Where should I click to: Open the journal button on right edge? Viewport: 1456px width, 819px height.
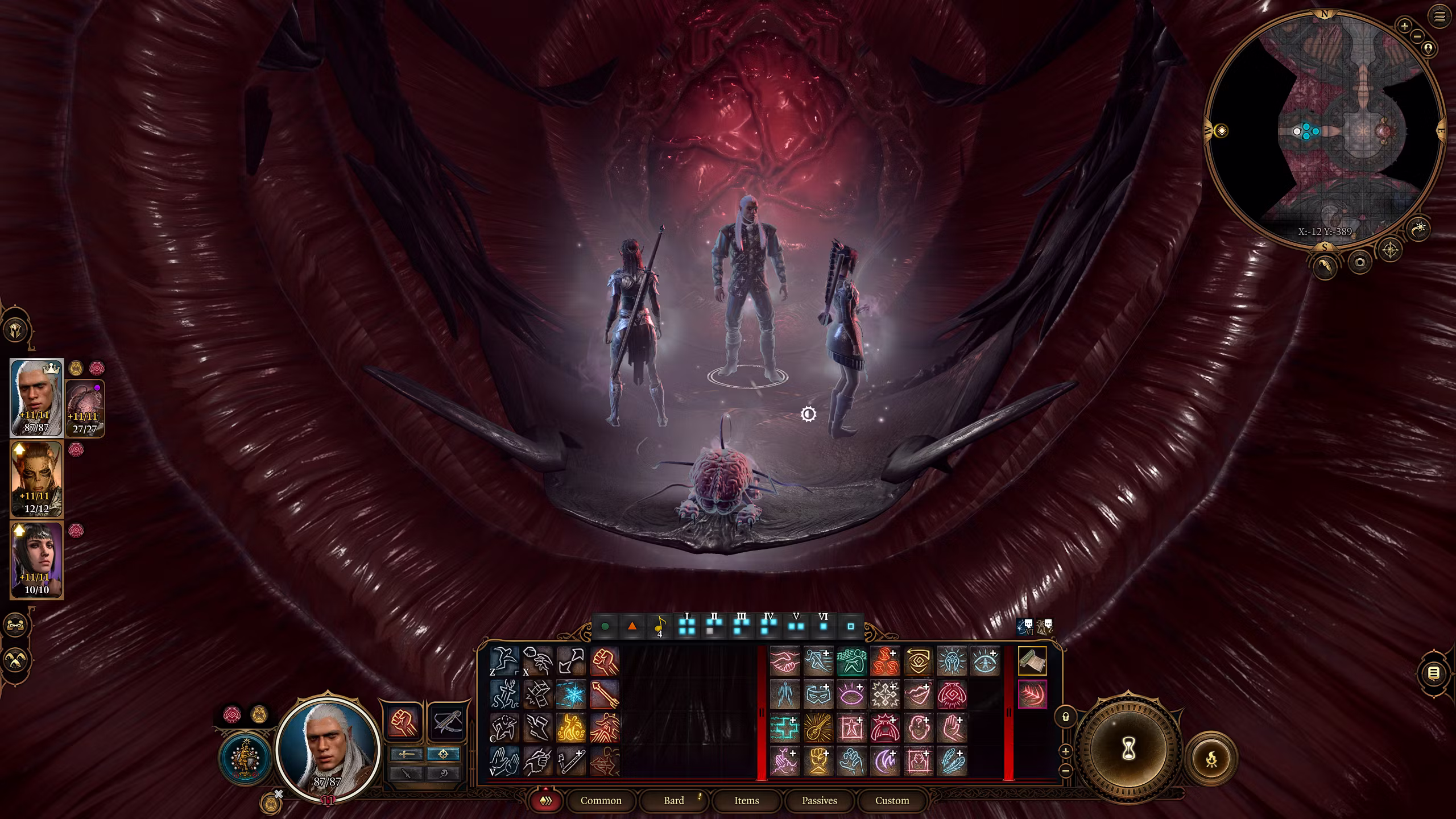click(1434, 673)
